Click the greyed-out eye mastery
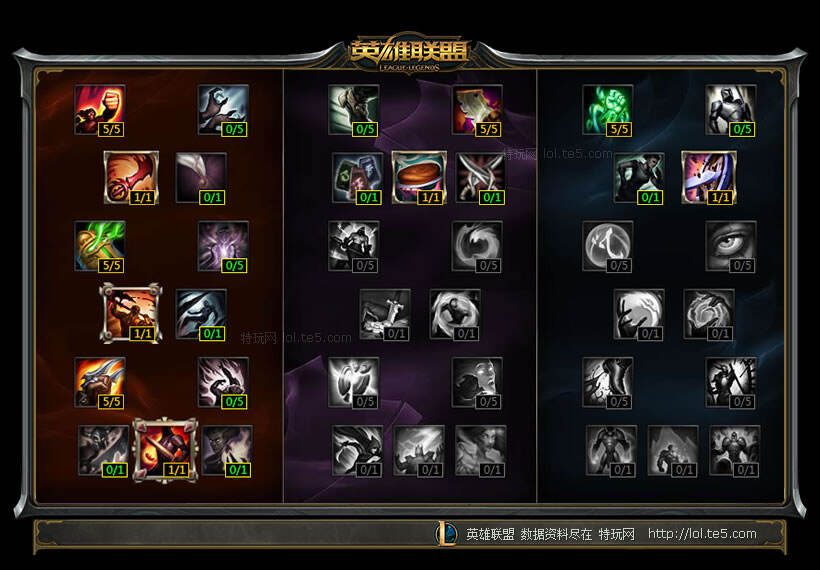 [x=730, y=246]
